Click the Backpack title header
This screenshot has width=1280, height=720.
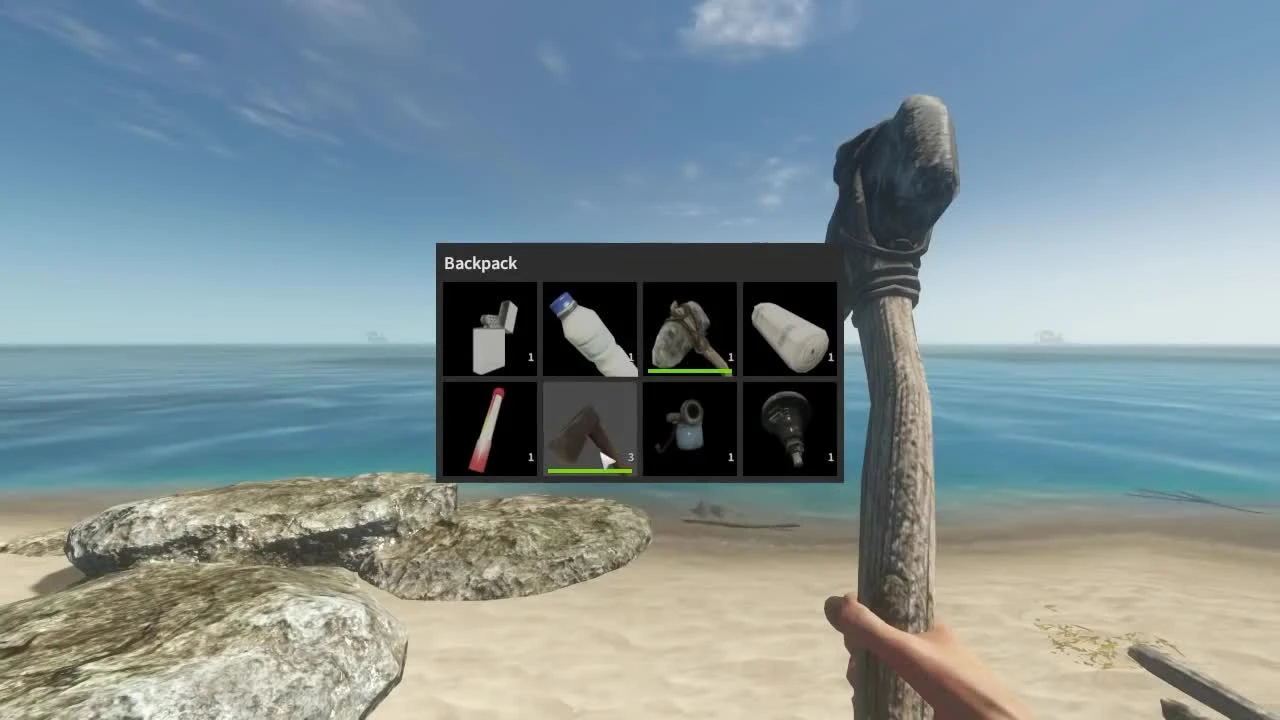coord(479,263)
